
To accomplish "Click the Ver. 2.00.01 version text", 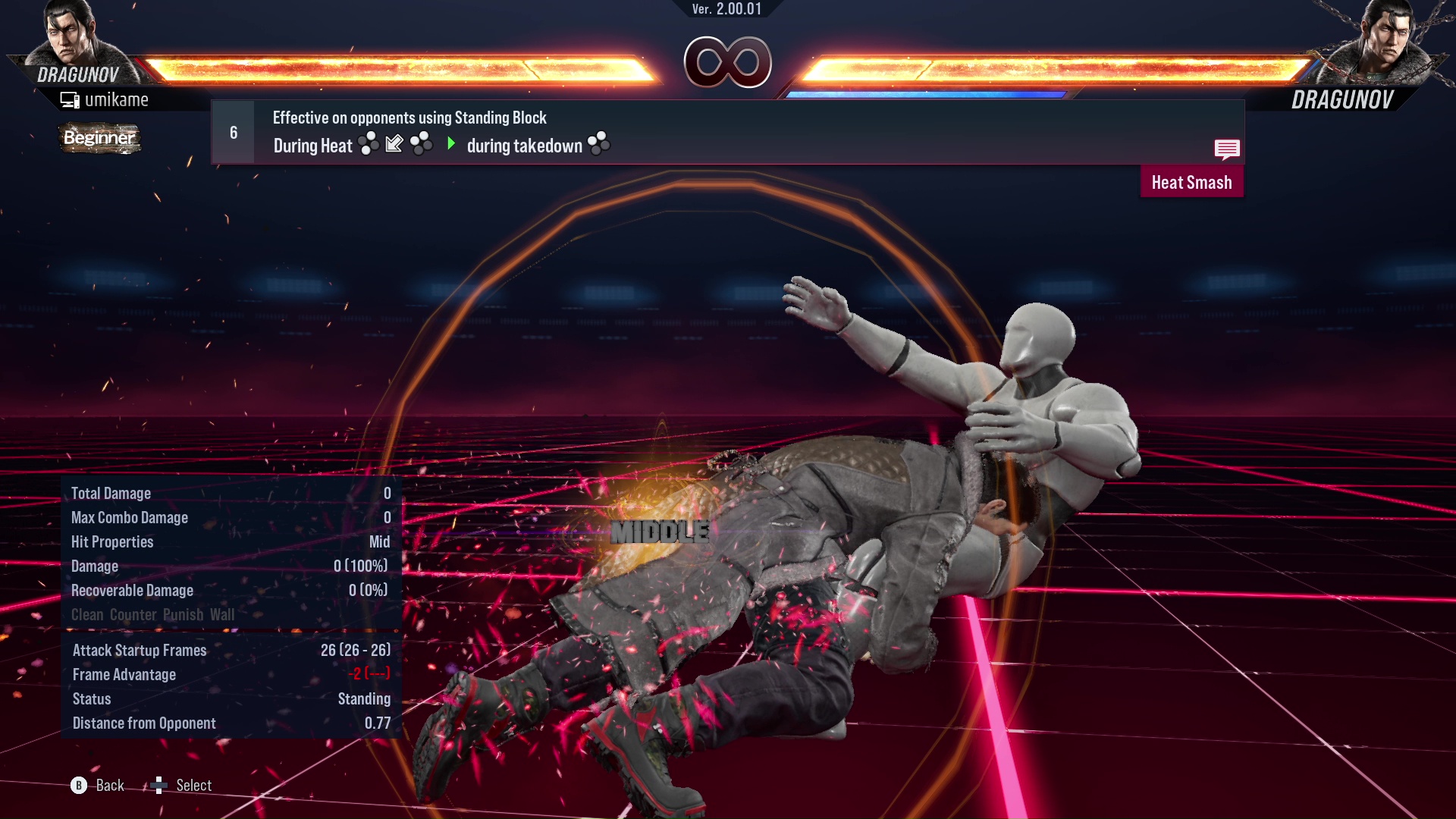I will [727, 11].
